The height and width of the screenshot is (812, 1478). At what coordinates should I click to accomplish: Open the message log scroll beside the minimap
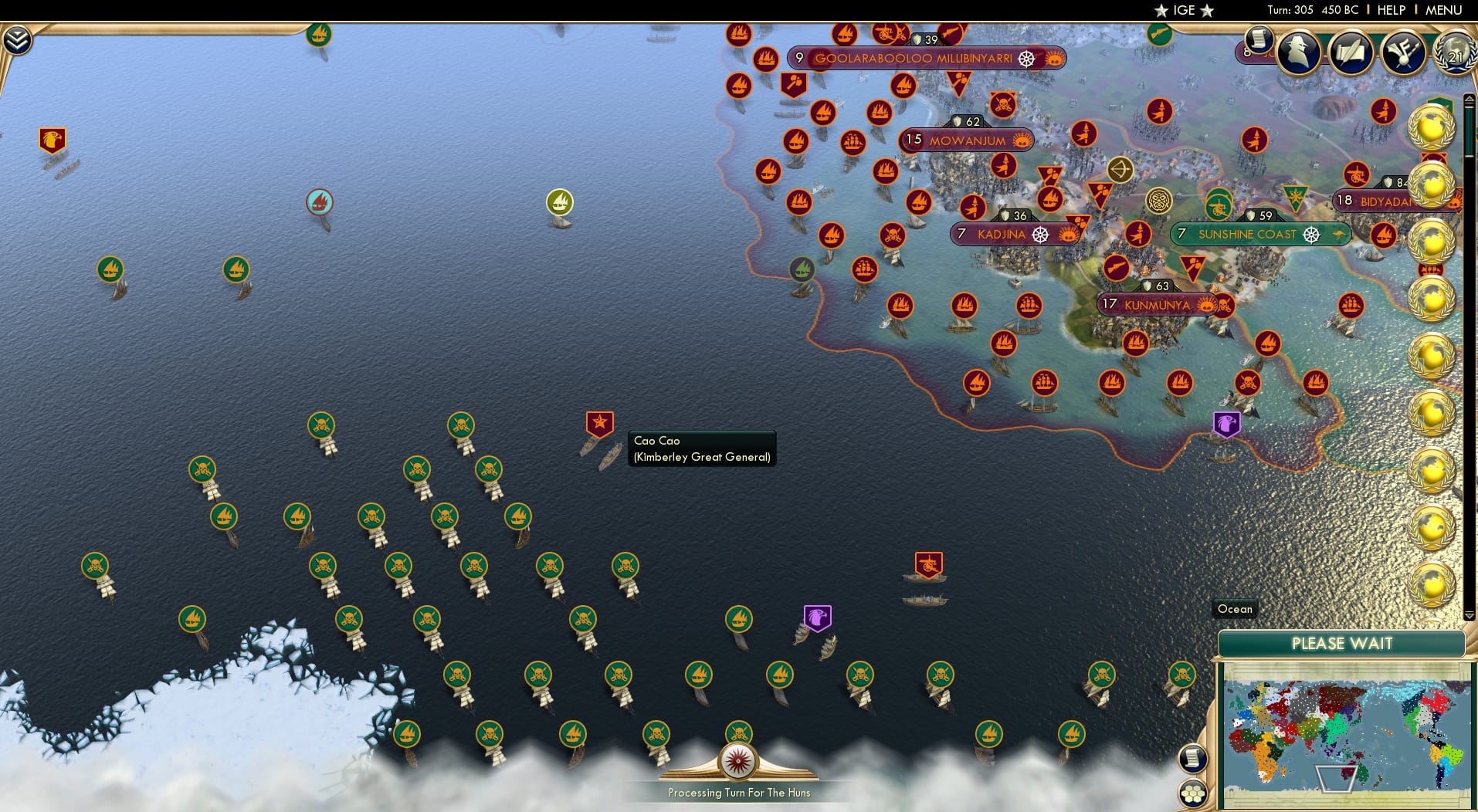point(1192,758)
